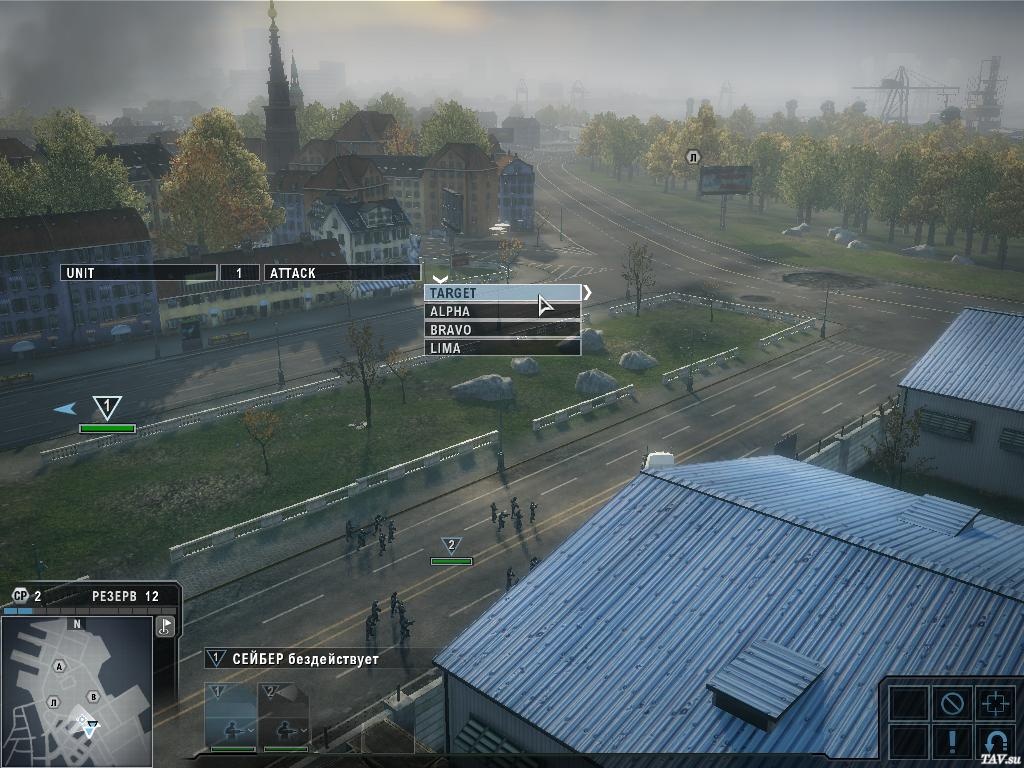Viewport: 1024px width, 768px height.
Task: Select LIMA as the attack target
Action: [502, 347]
